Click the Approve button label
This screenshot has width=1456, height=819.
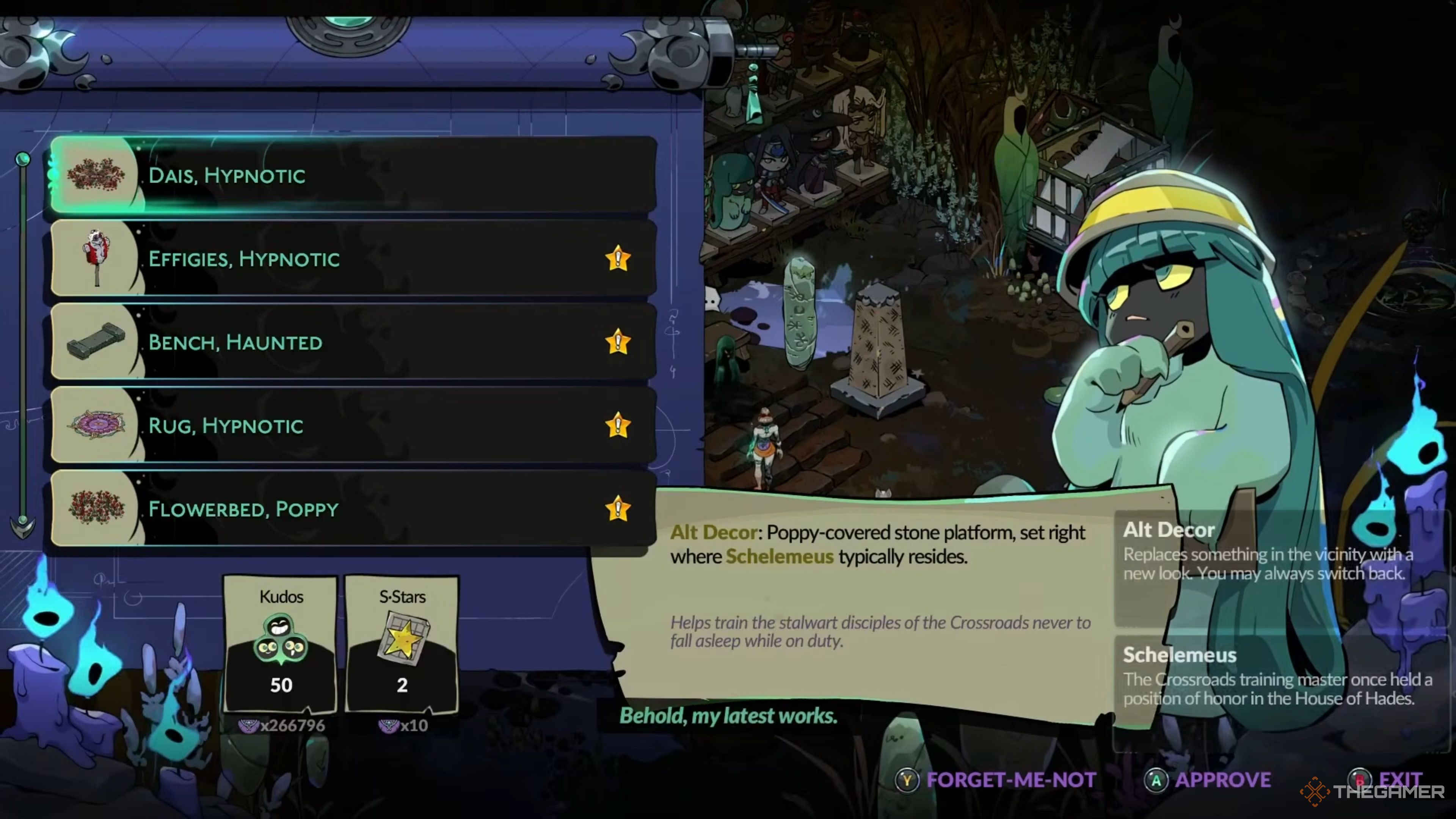point(1222,781)
